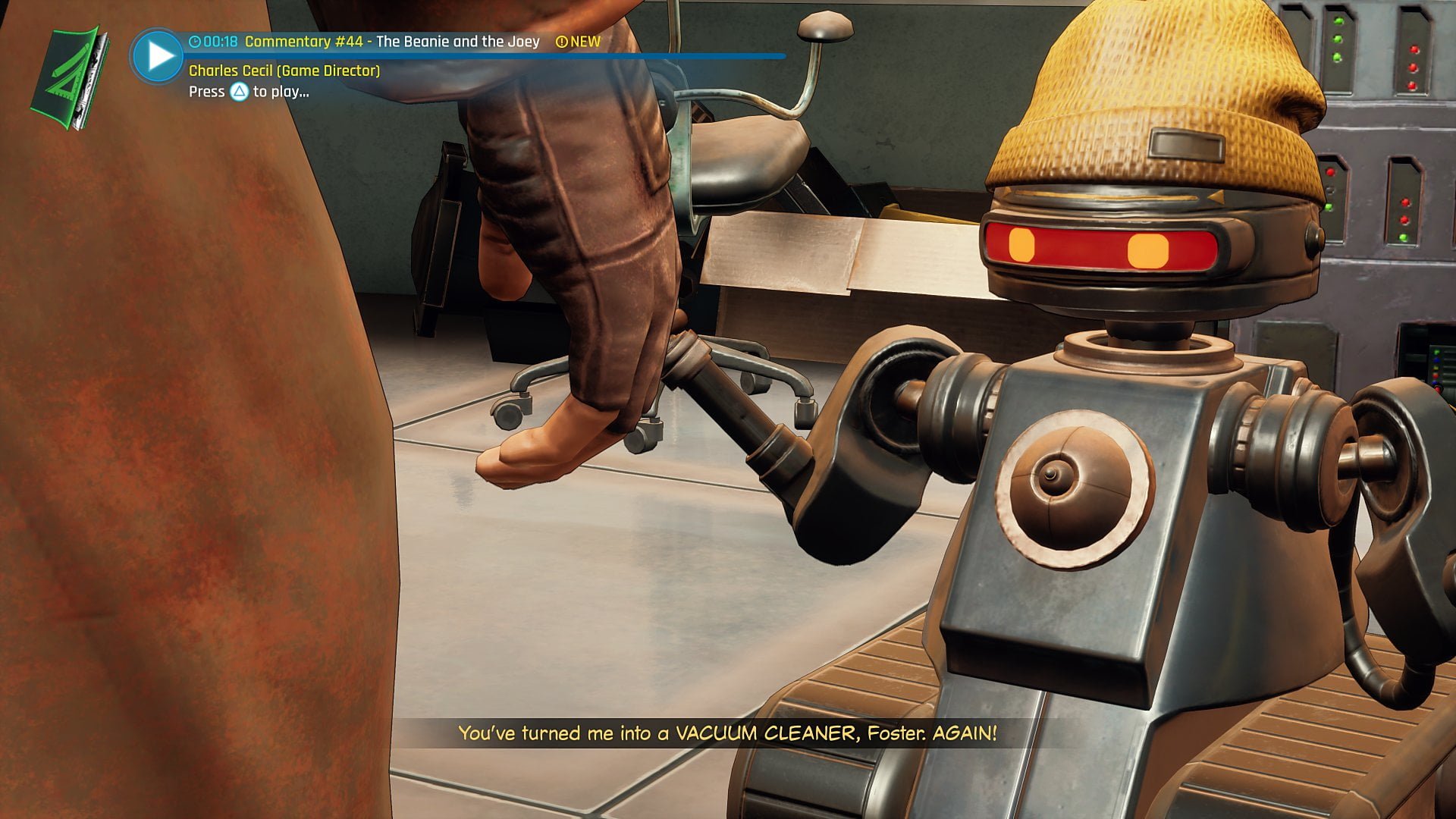
Task: Play the director's commentary track
Action: coord(157,56)
